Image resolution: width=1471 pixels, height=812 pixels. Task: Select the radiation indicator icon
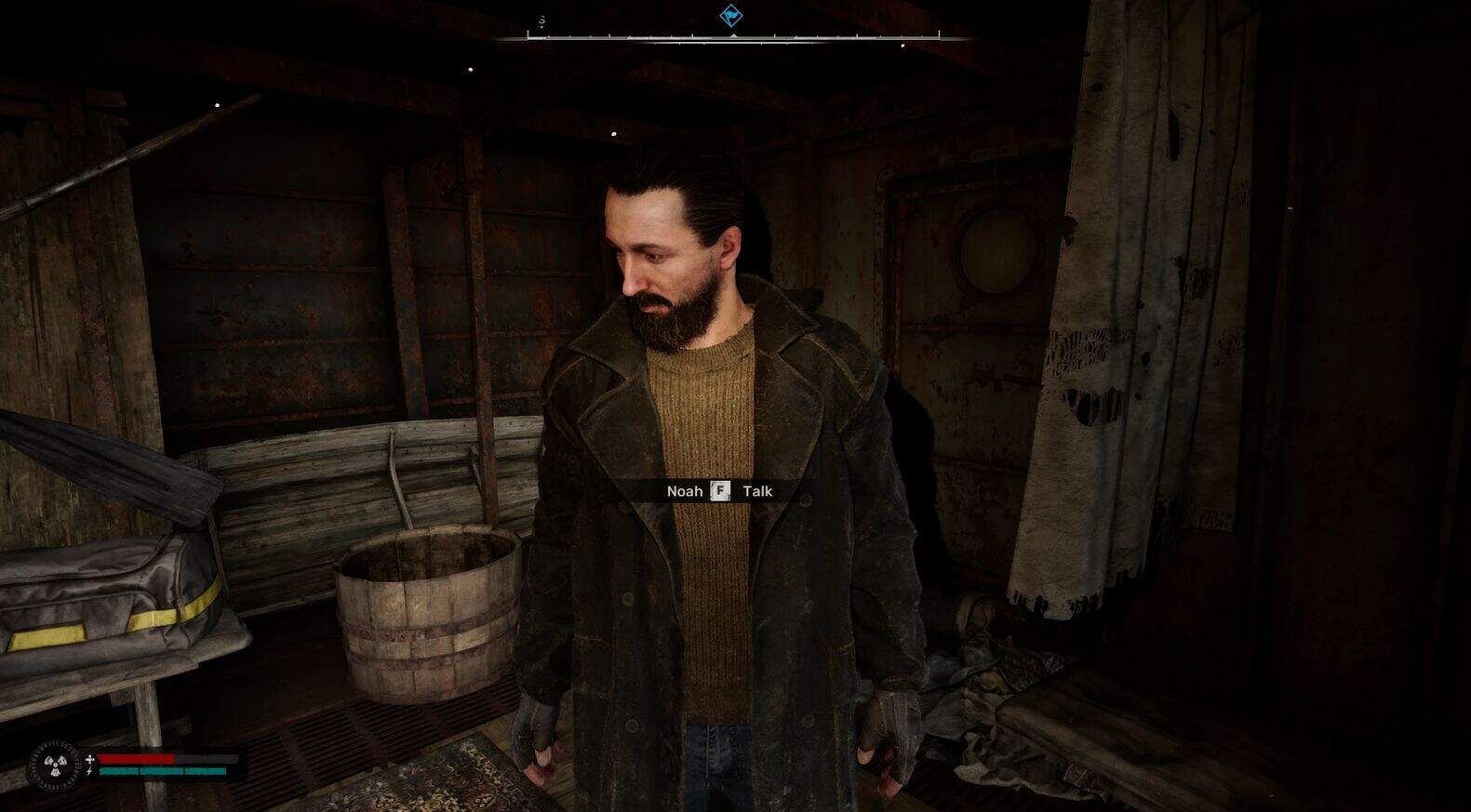54,767
